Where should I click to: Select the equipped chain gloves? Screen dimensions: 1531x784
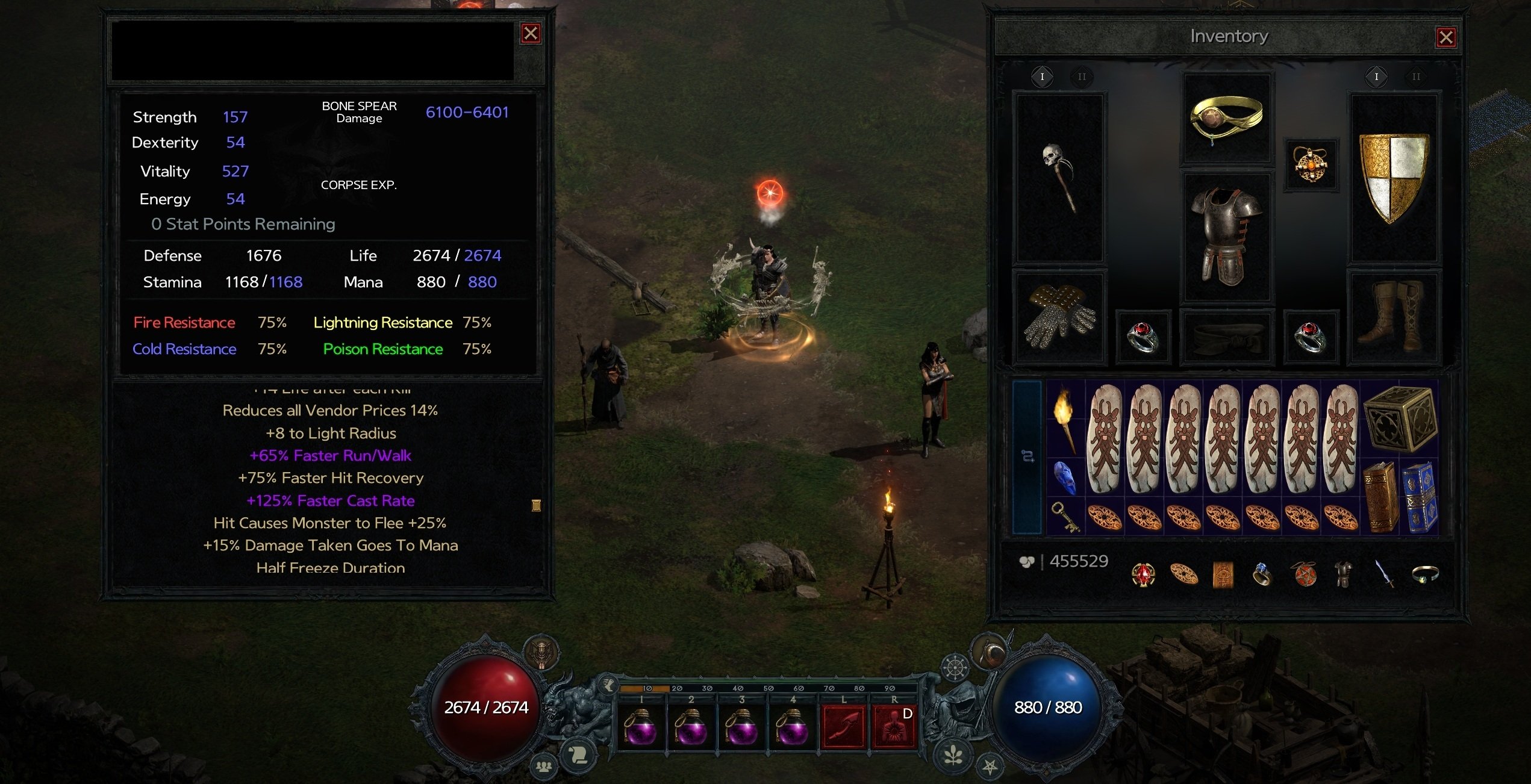[1059, 317]
